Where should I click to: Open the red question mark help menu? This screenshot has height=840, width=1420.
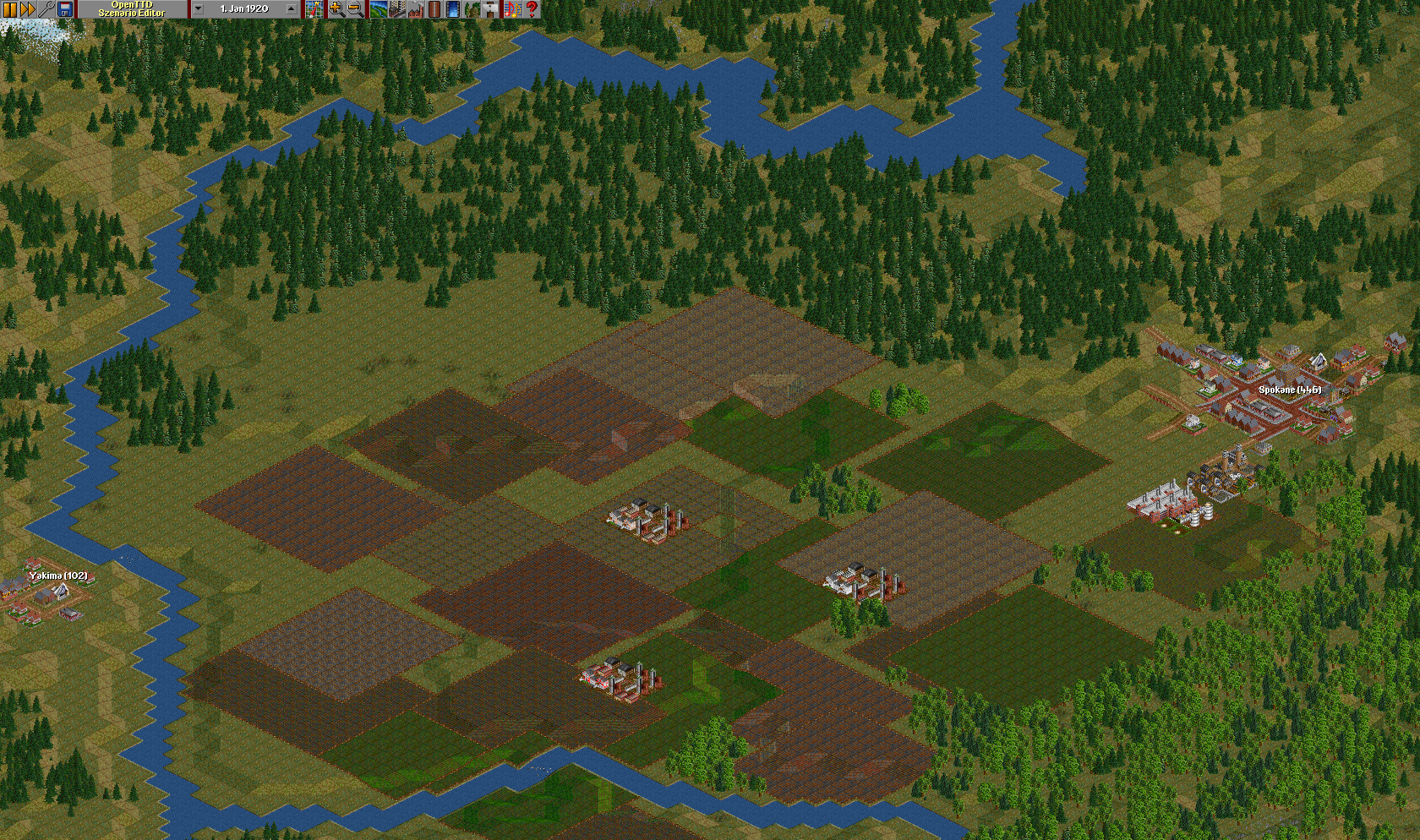tap(532, 9)
